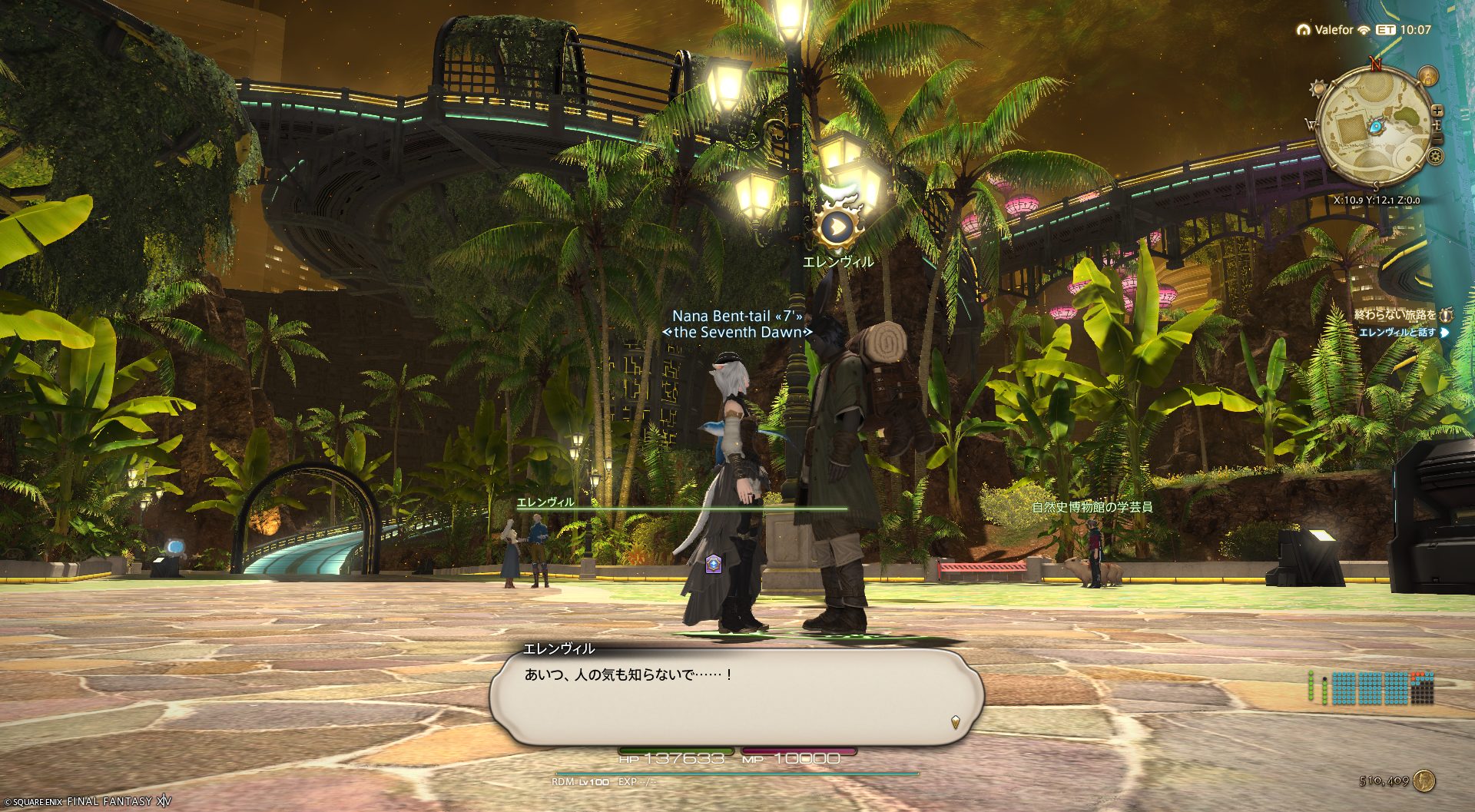Click the Nana Bent-tail nameplate
Image resolution: width=1475 pixels, height=812 pixels.
tap(737, 316)
